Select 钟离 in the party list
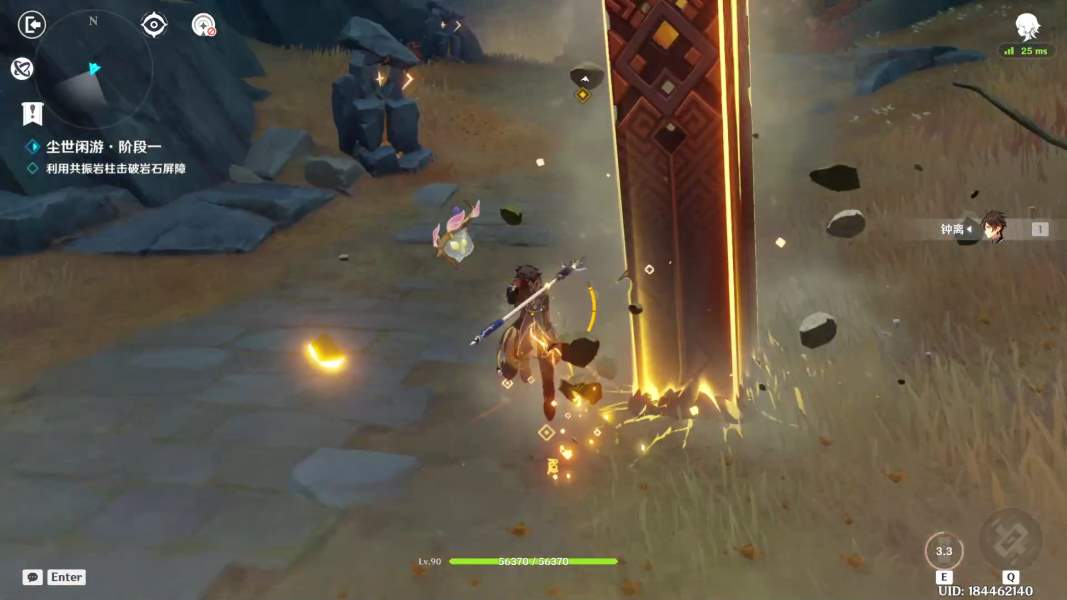 [990, 229]
